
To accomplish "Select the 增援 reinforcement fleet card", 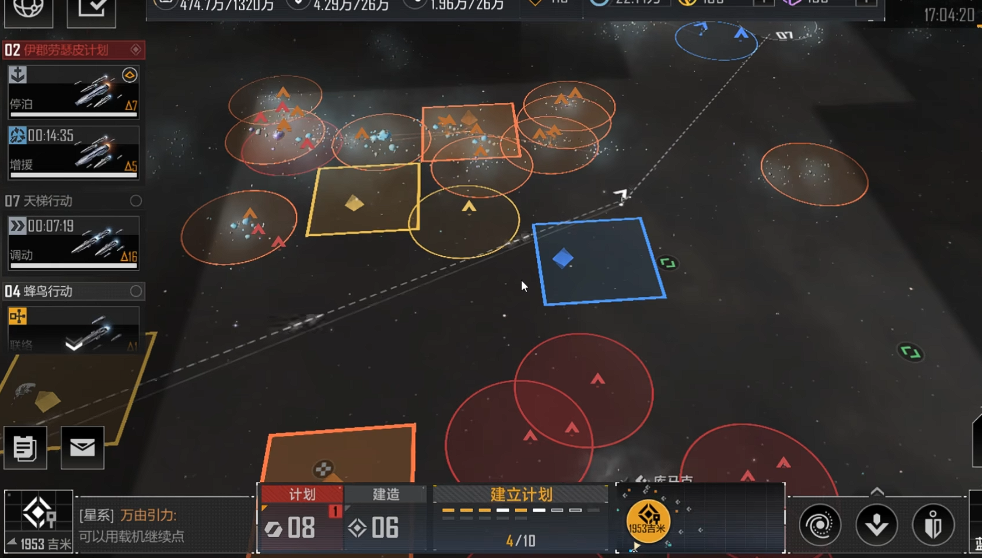I will tap(73, 150).
